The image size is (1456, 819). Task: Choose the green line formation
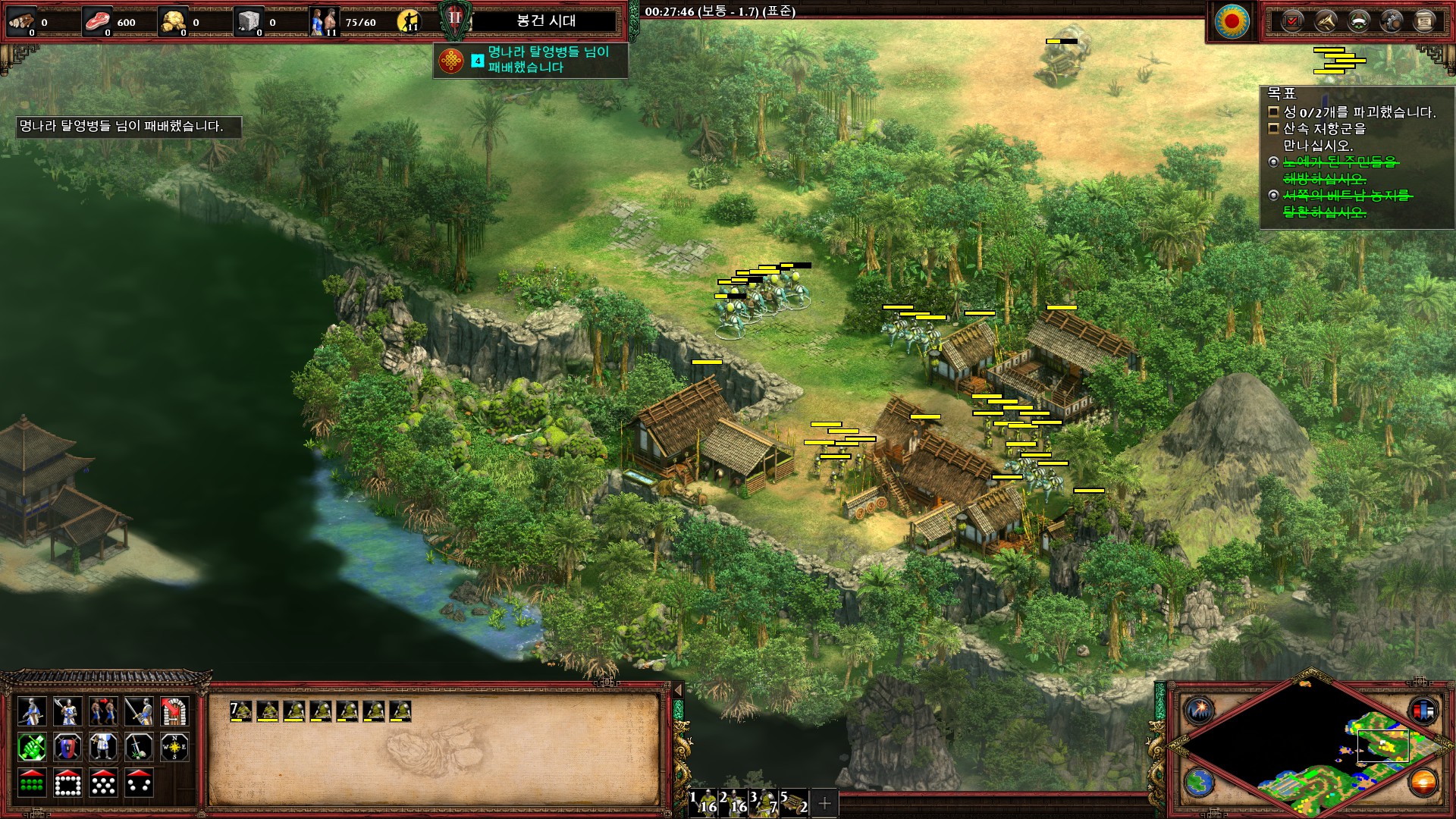point(31,783)
